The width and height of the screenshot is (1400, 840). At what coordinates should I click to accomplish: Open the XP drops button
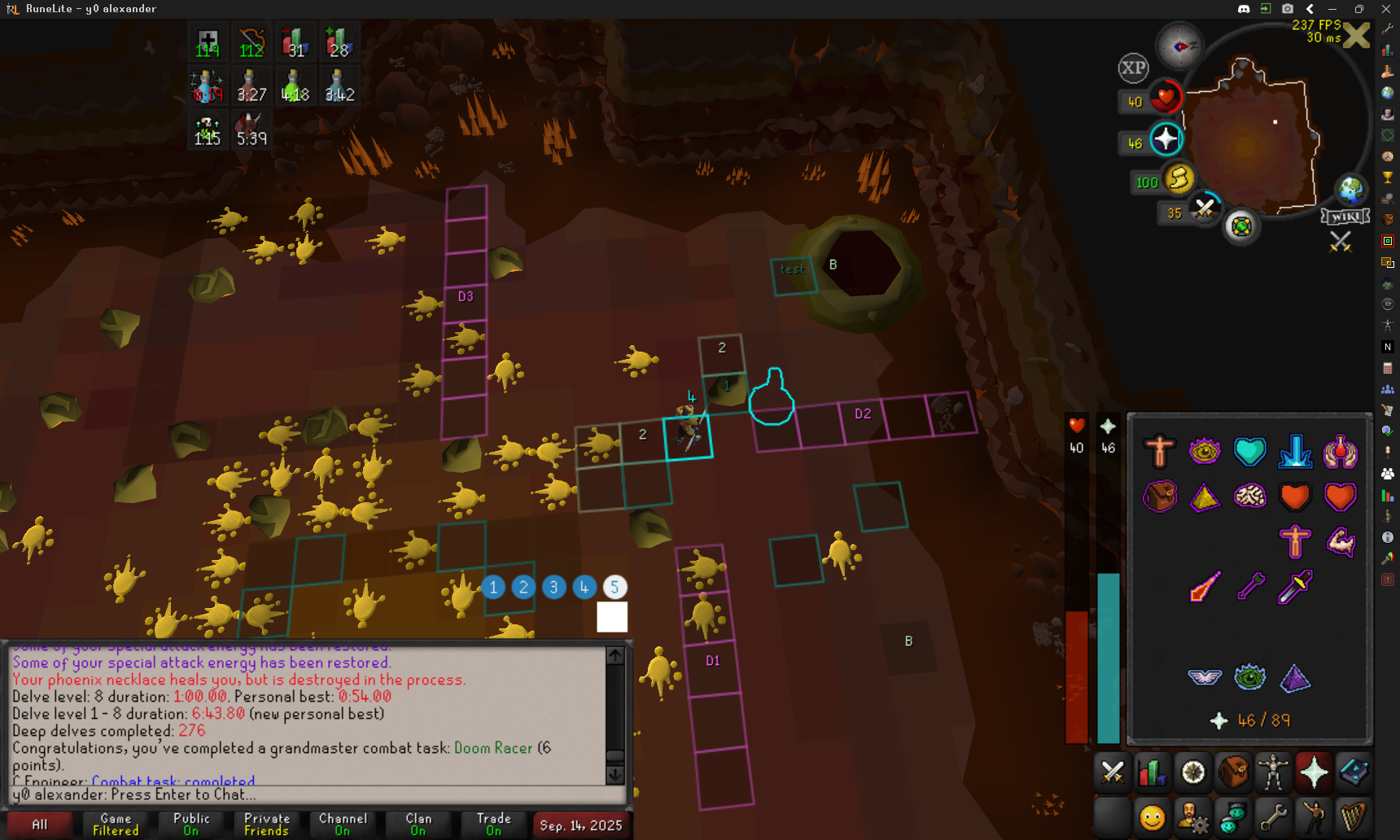click(1133, 68)
